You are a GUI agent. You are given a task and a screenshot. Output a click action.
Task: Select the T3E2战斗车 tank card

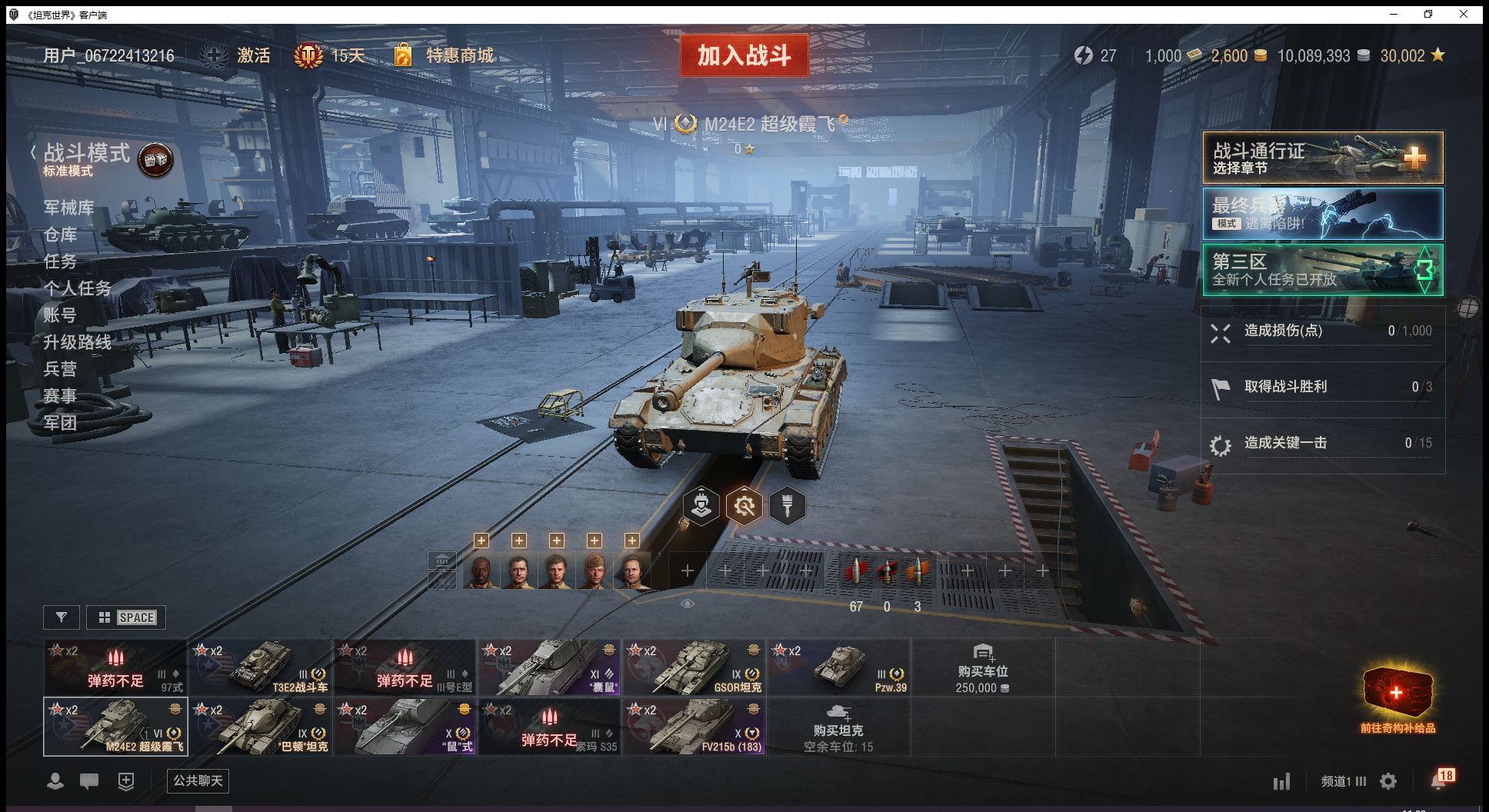(261, 667)
